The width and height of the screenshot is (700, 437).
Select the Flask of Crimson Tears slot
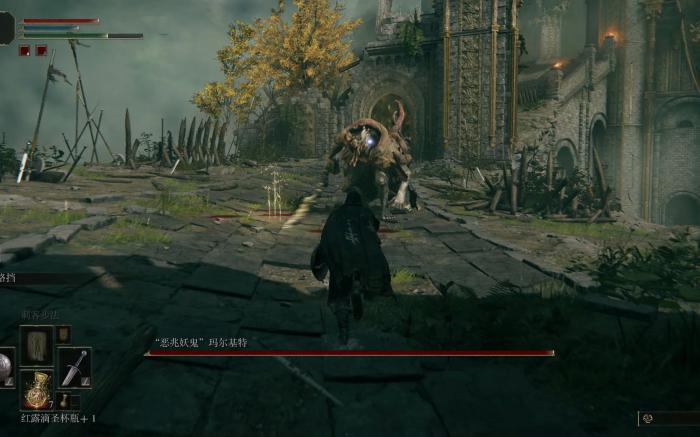pos(37,388)
